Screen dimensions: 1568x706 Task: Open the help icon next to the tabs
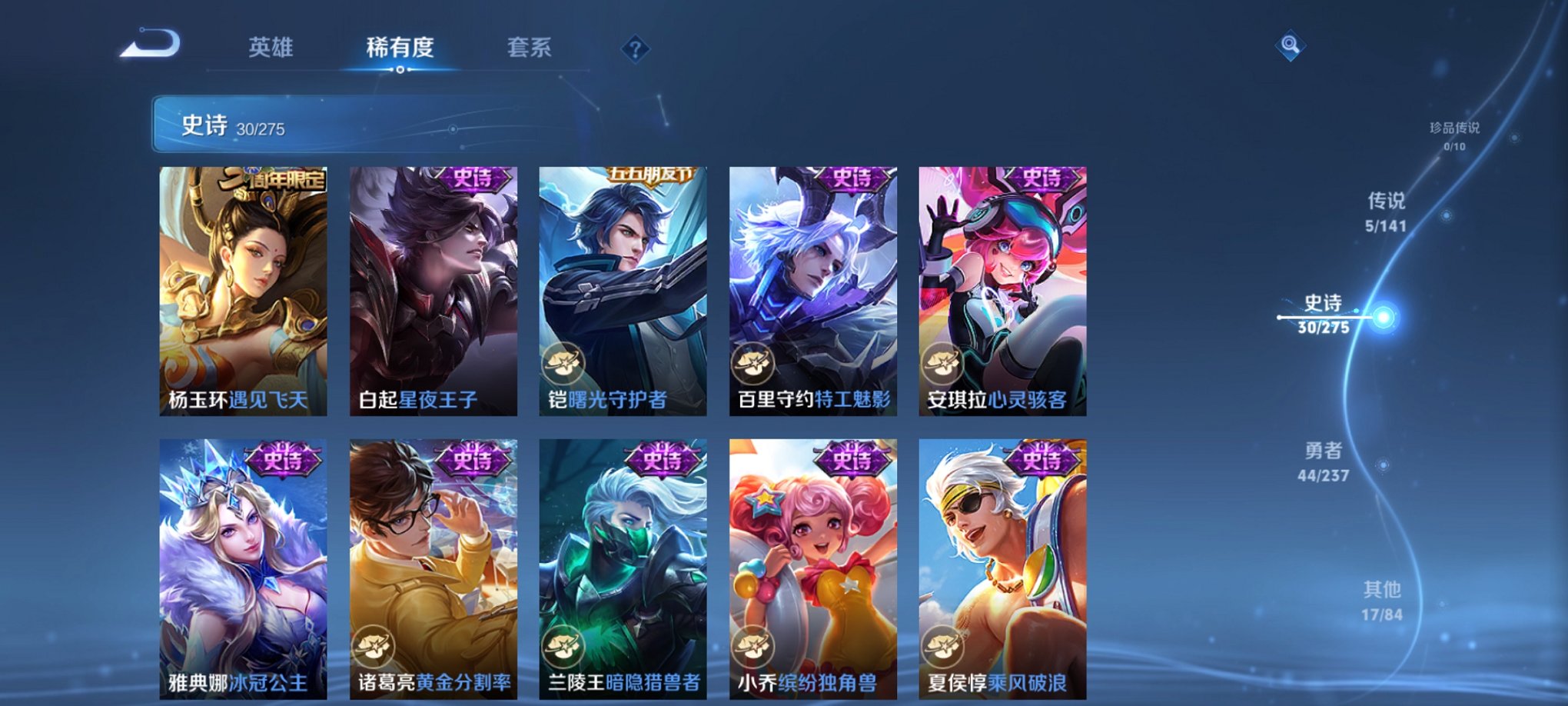pyautogui.click(x=634, y=49)
